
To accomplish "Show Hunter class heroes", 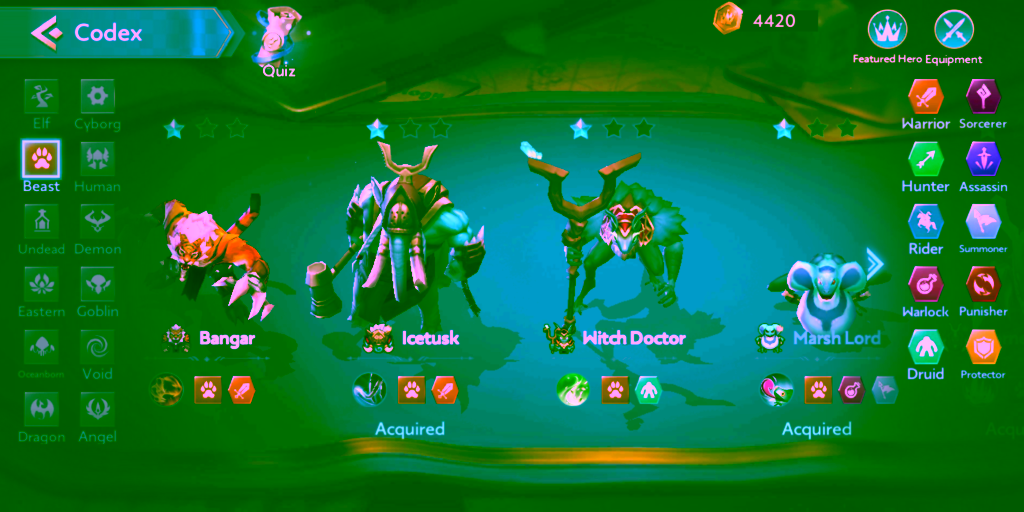I will 925,160.
